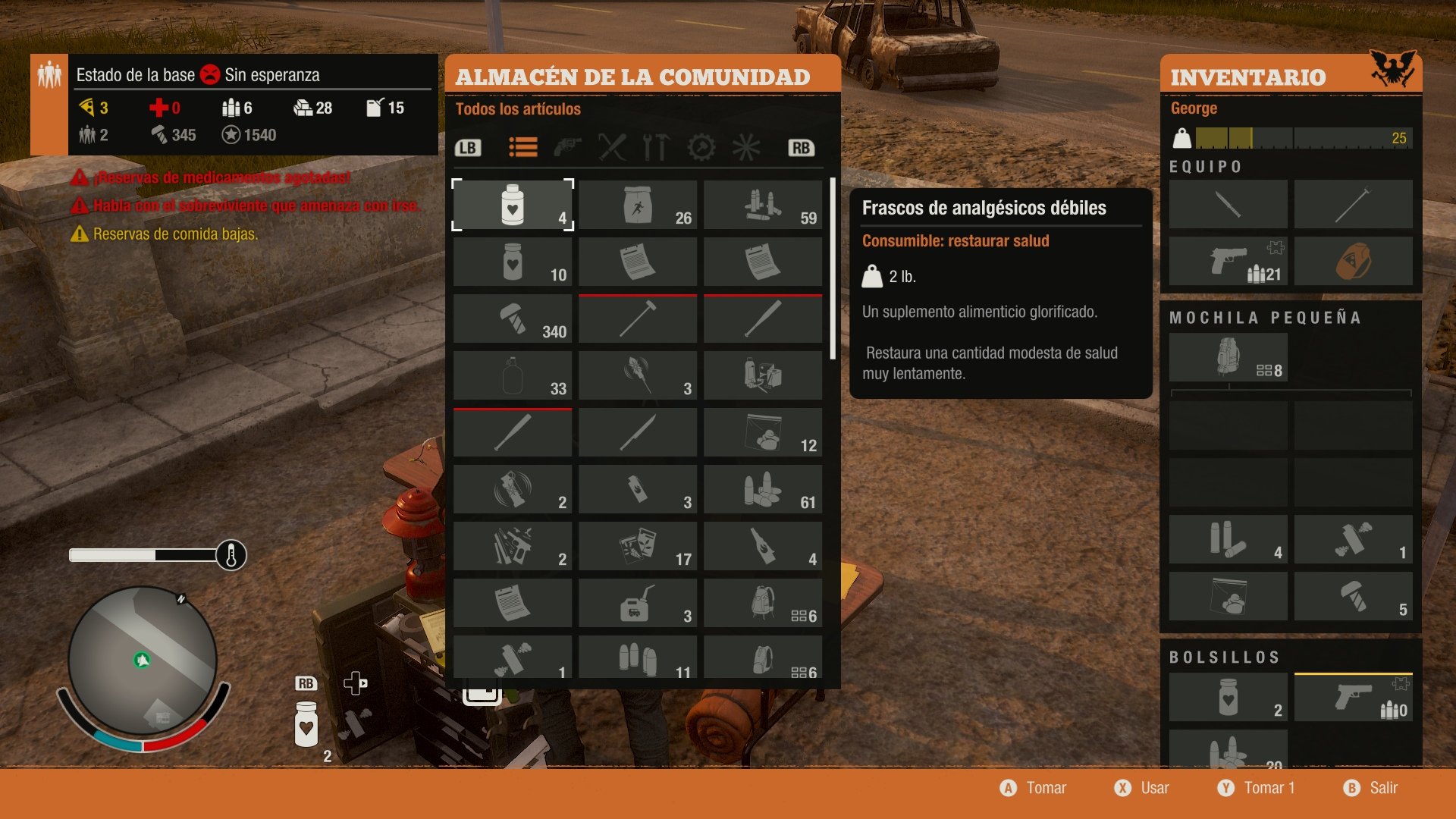
Task: Select the rifle ammo stack showing 59
Action: pos(763,204)
